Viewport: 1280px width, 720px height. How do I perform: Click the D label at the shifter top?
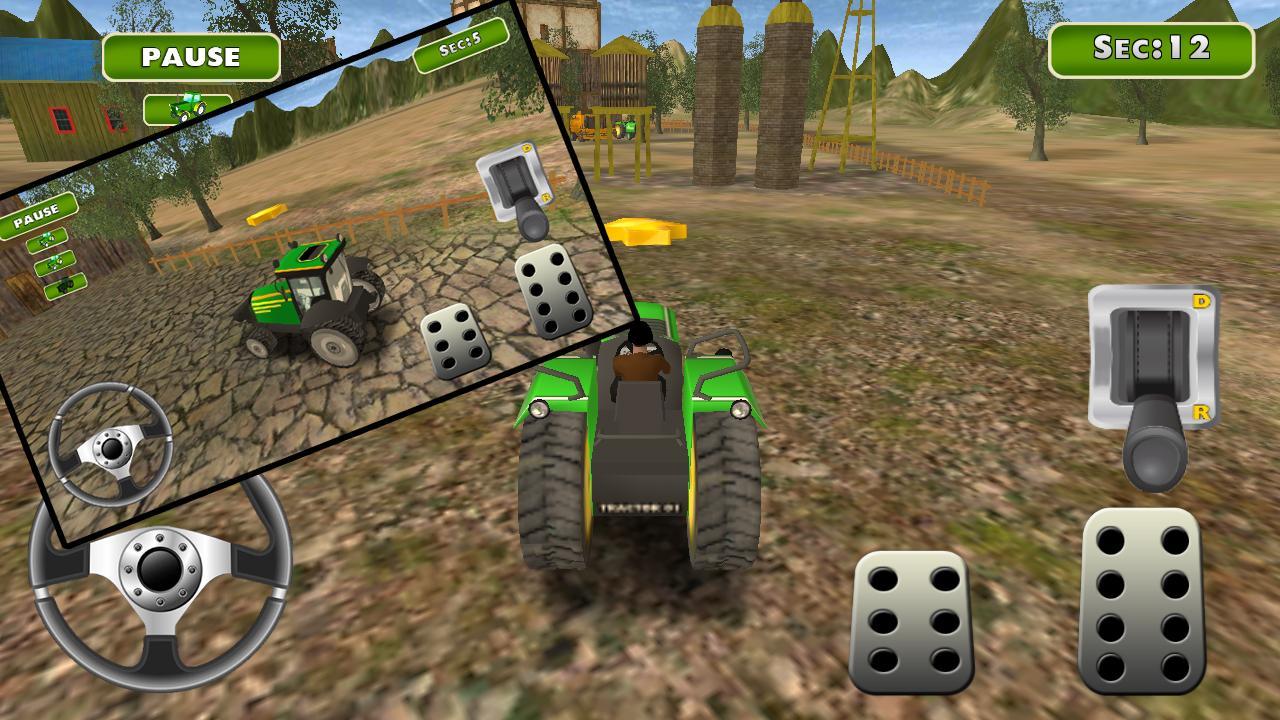(1201, 299)
